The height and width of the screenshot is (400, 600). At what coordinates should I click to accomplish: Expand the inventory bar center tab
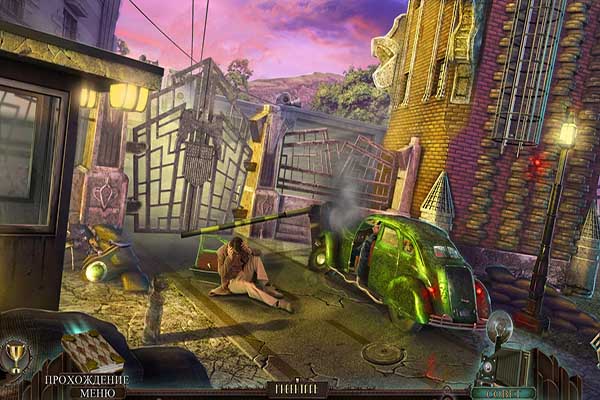click(299, 388)
